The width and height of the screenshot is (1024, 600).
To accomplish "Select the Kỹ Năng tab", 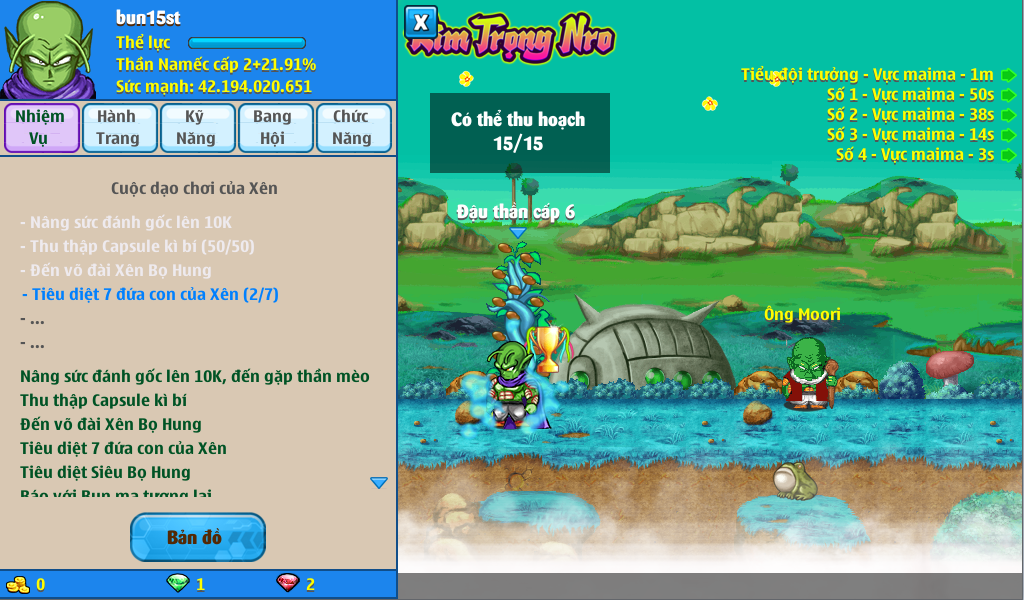I will pyautogui.click(x=196, y=128).
